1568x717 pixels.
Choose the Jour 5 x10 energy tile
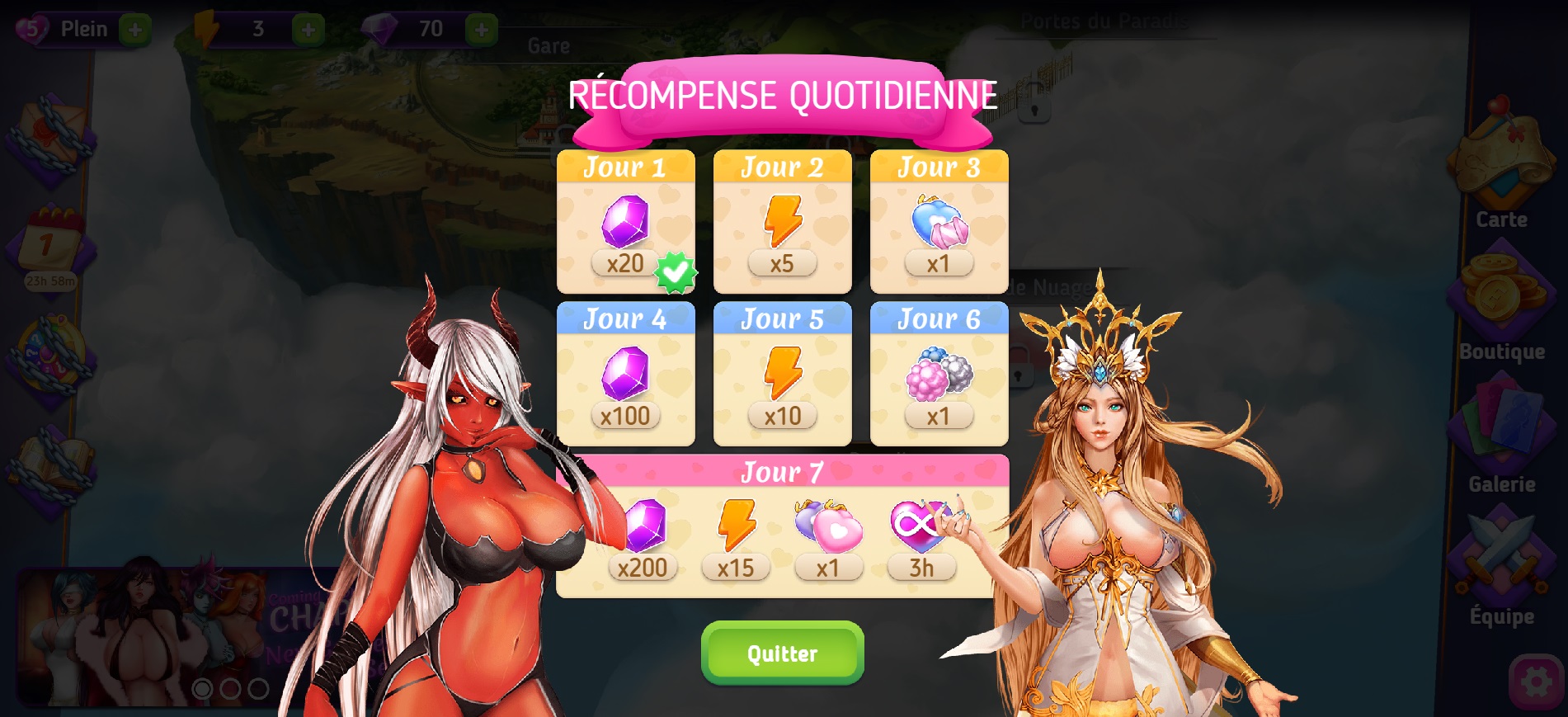tap(782, 375)
